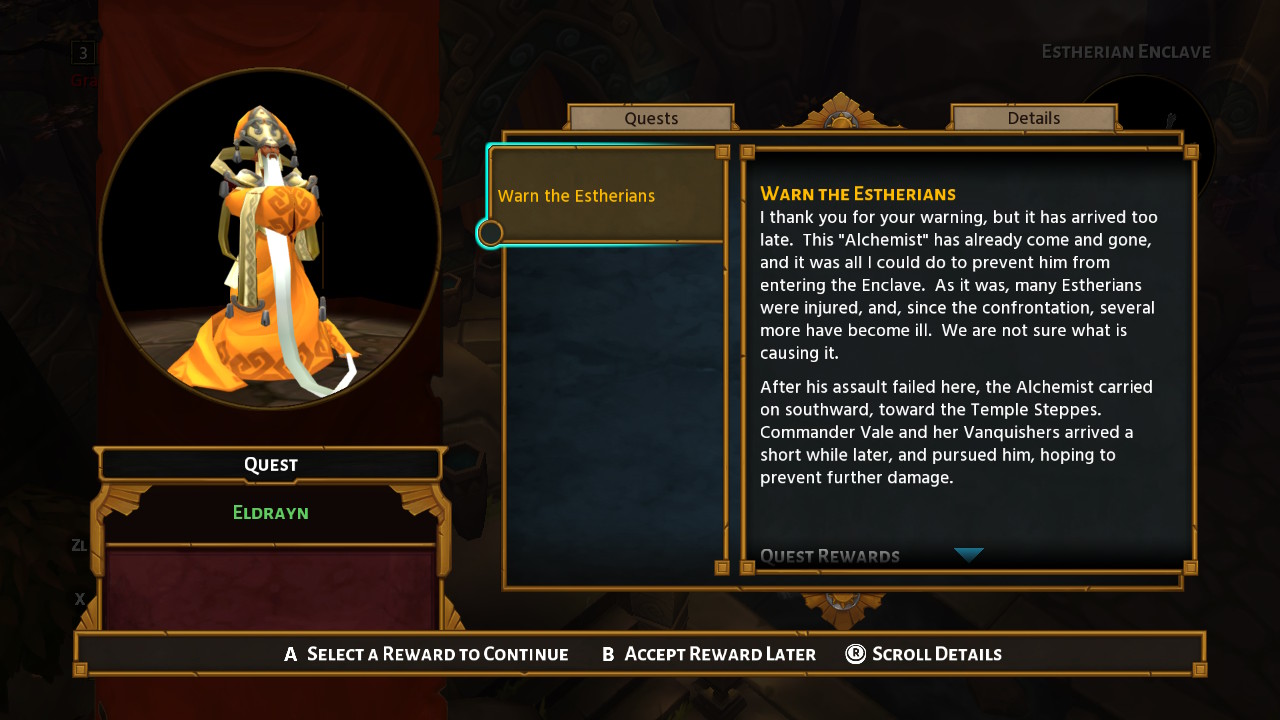The image size is (1280, 720).
Task: Choose Select a Reward to Continue
Action: tap(427, 654)
